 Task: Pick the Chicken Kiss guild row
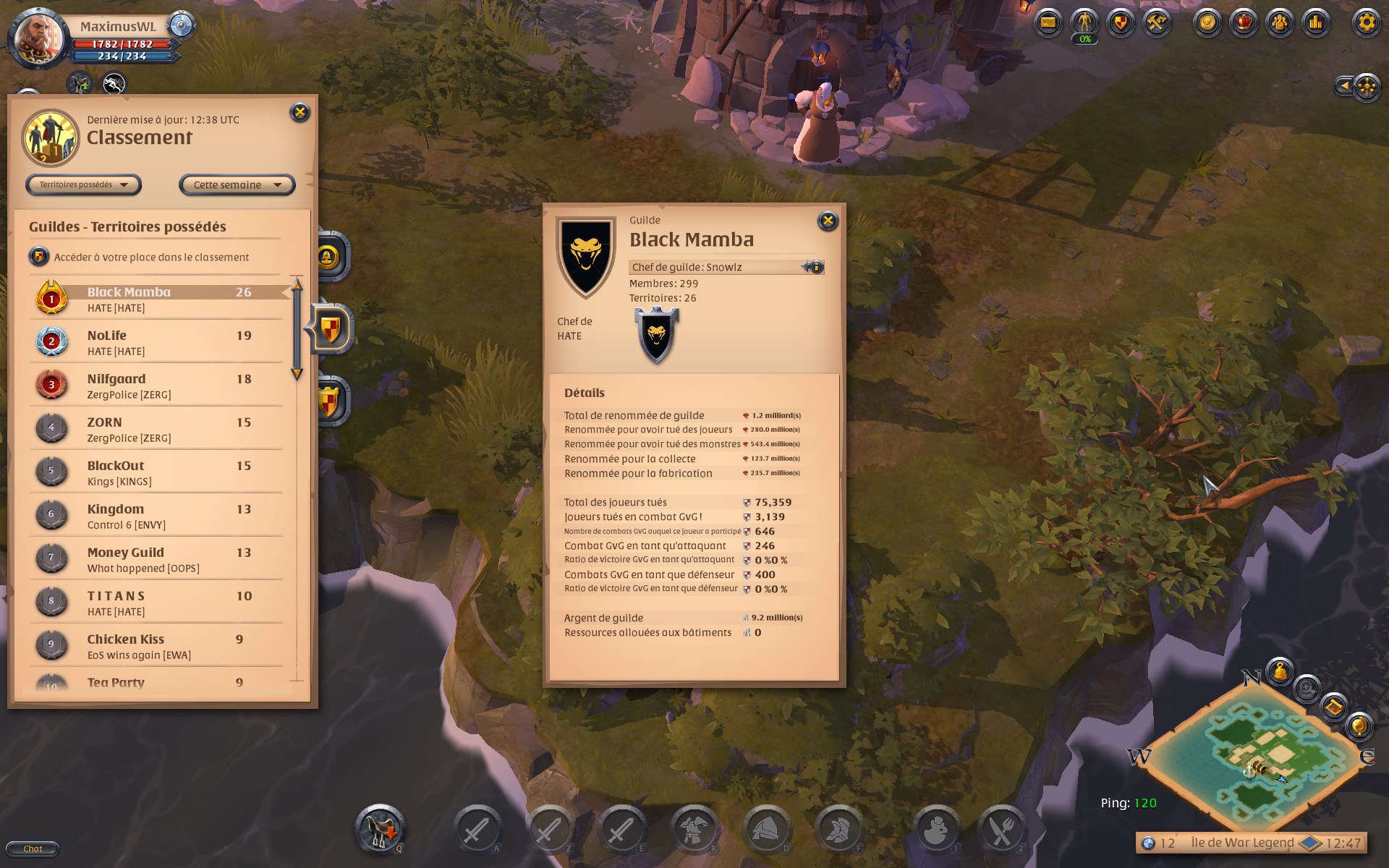click(159, 646)
